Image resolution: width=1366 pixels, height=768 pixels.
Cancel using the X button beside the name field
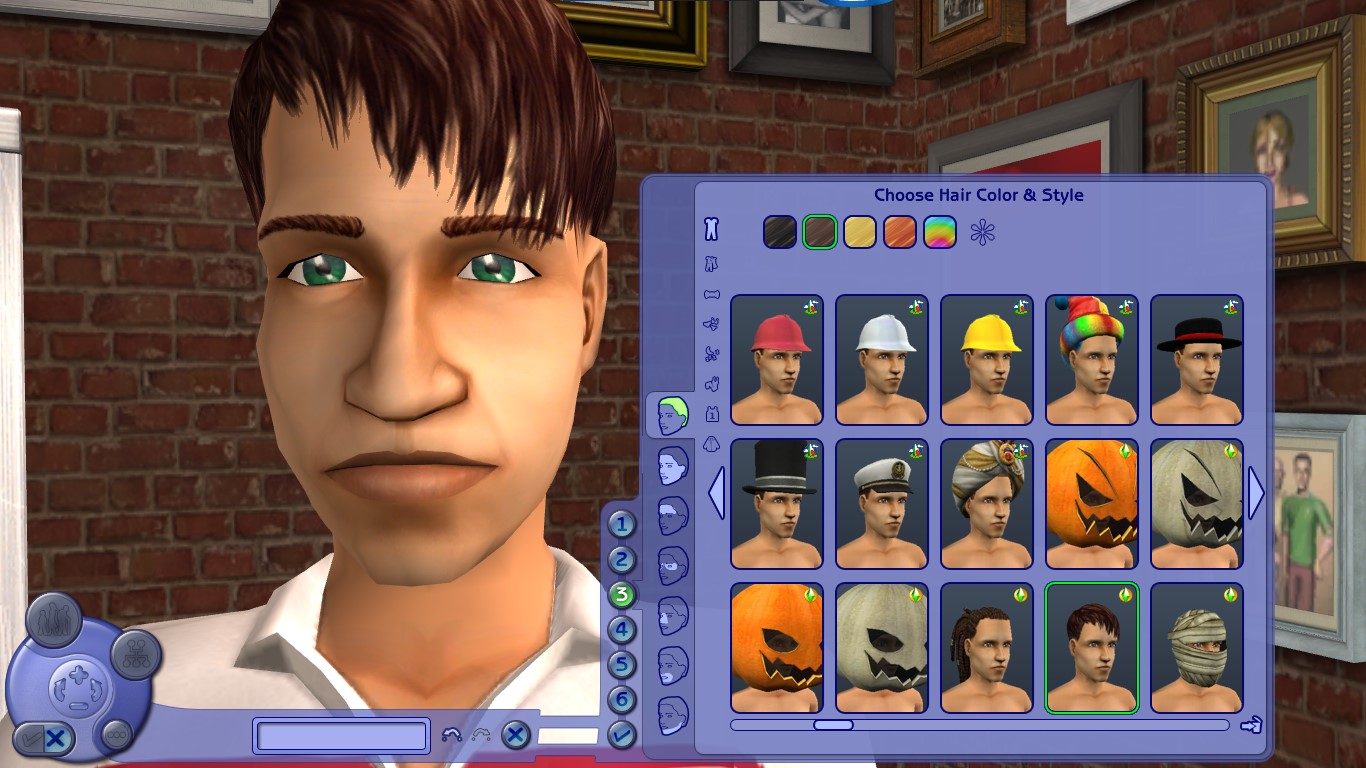(516, 735)
